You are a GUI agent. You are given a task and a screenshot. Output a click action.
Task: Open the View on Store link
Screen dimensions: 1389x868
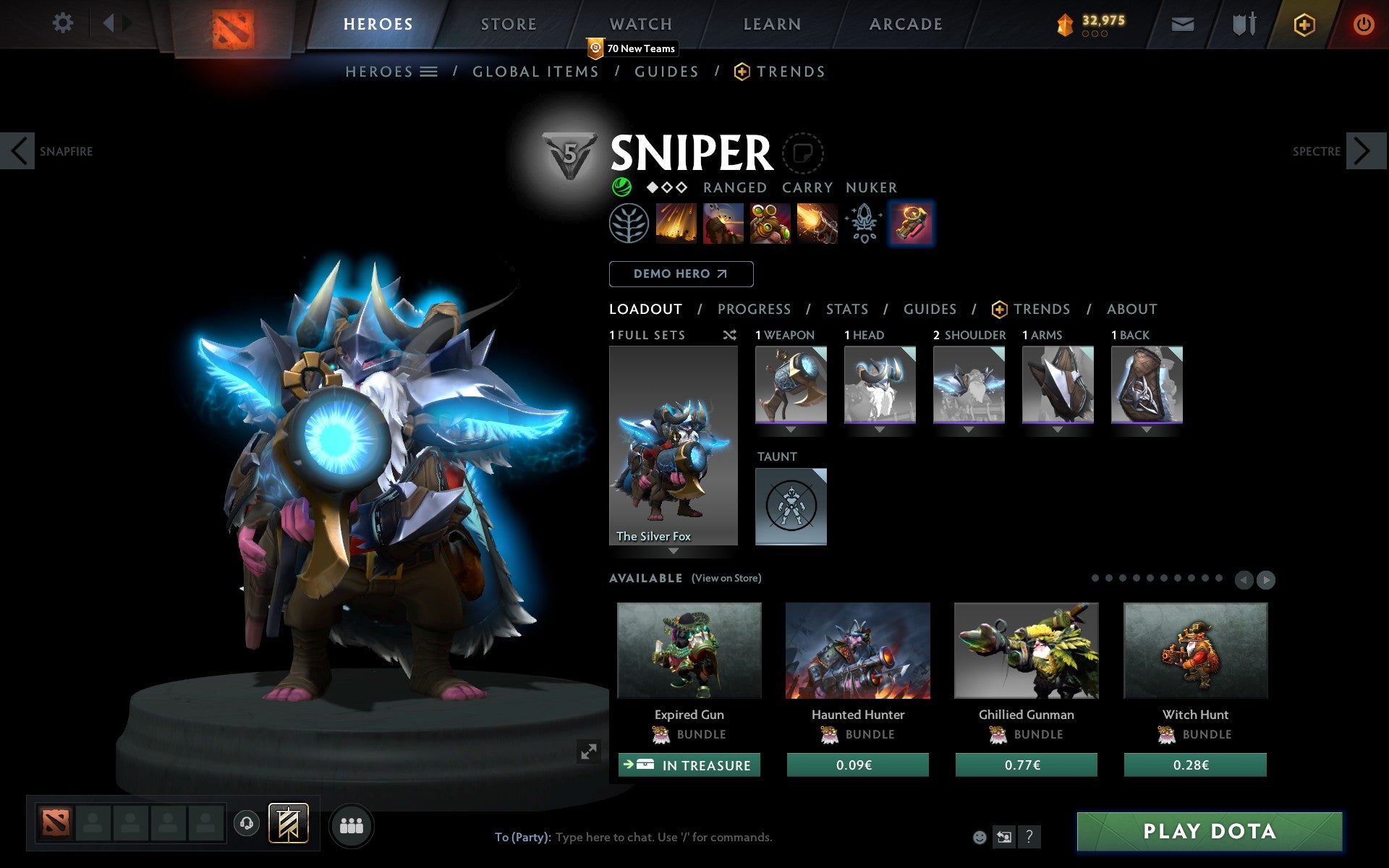(x=726, y=578)
